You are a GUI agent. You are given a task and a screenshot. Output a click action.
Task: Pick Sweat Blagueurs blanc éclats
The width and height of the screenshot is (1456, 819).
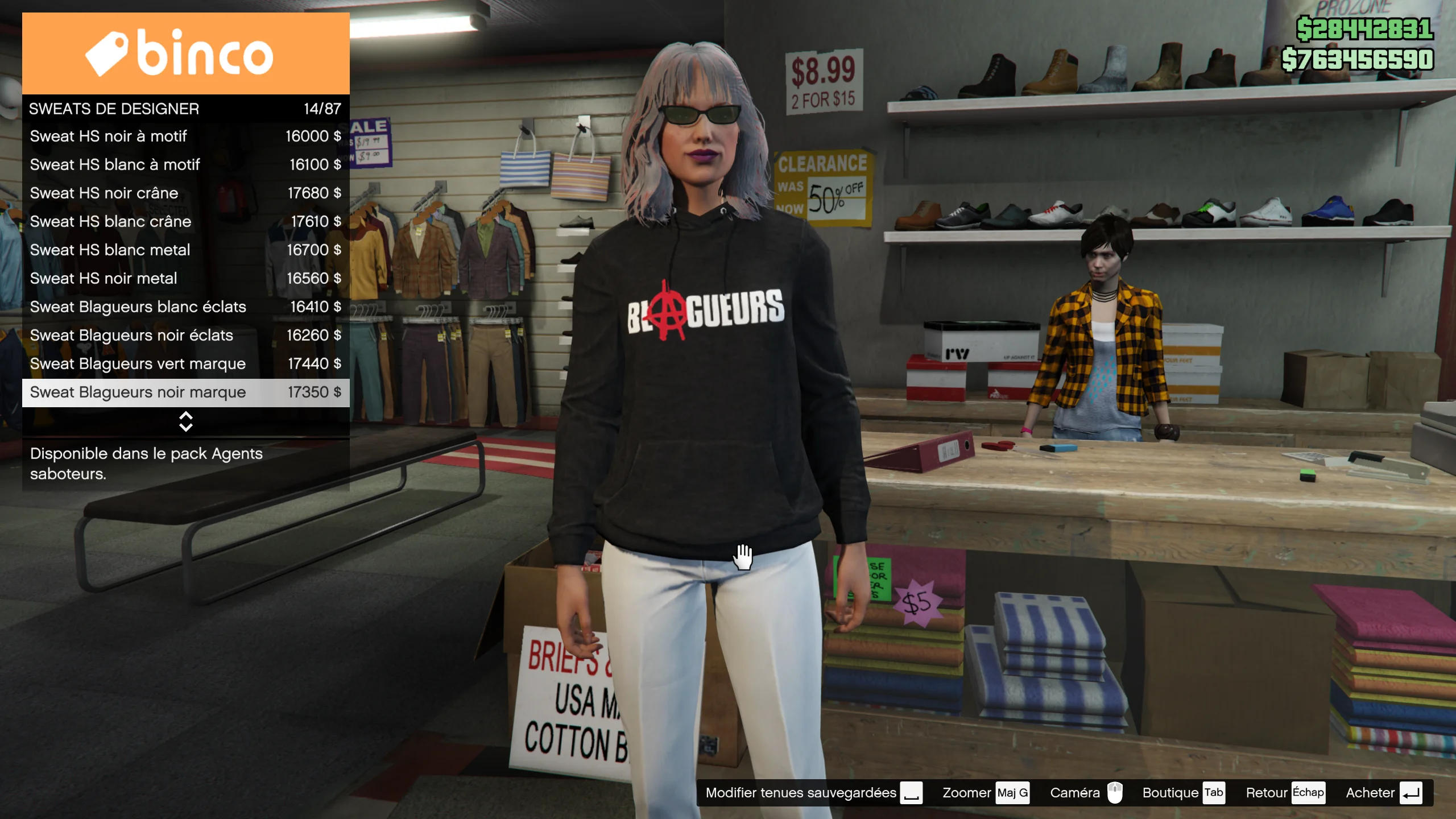pos(185,307)
